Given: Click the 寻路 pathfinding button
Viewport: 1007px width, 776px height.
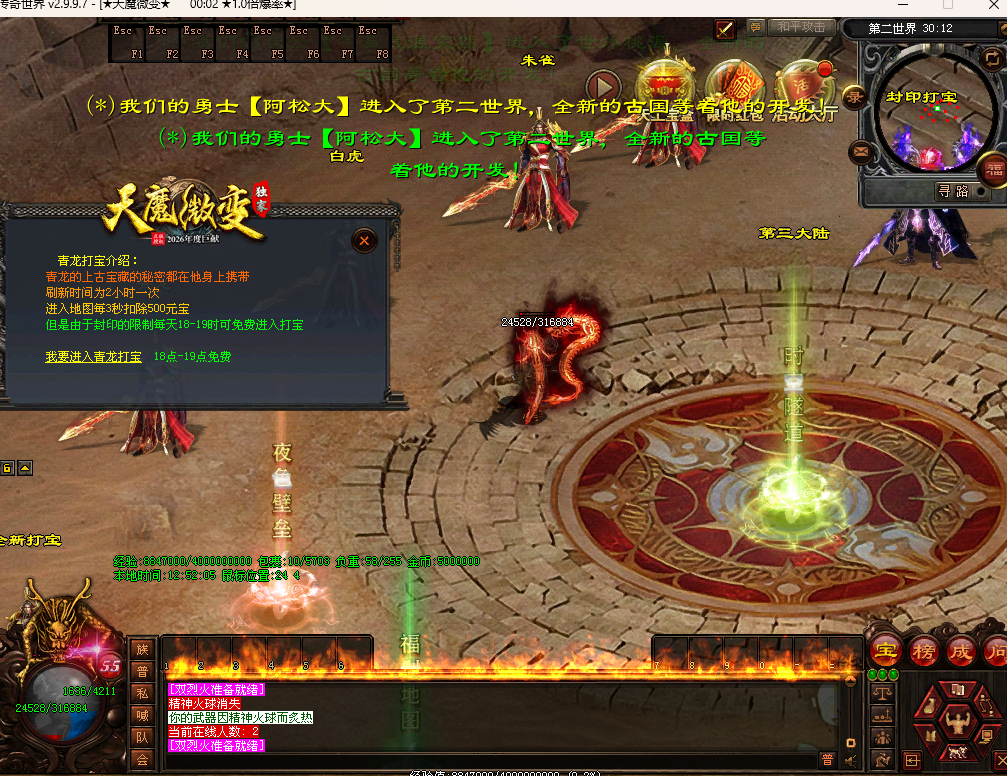Looking at the screenshot, I should (x=954, y=191).
